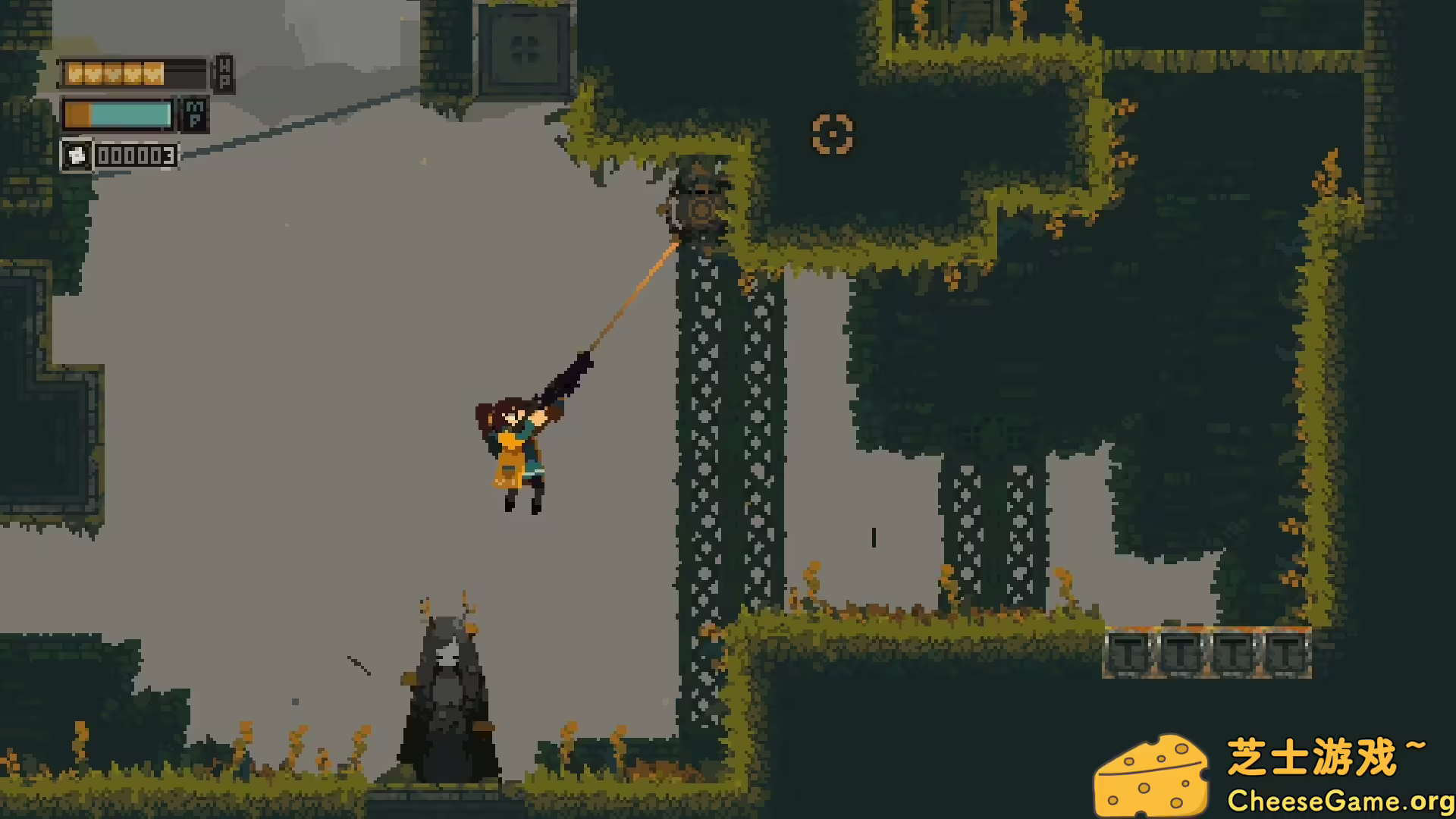
Task: Click the rightmost metal crate on the ledge
Action: 1284,654
